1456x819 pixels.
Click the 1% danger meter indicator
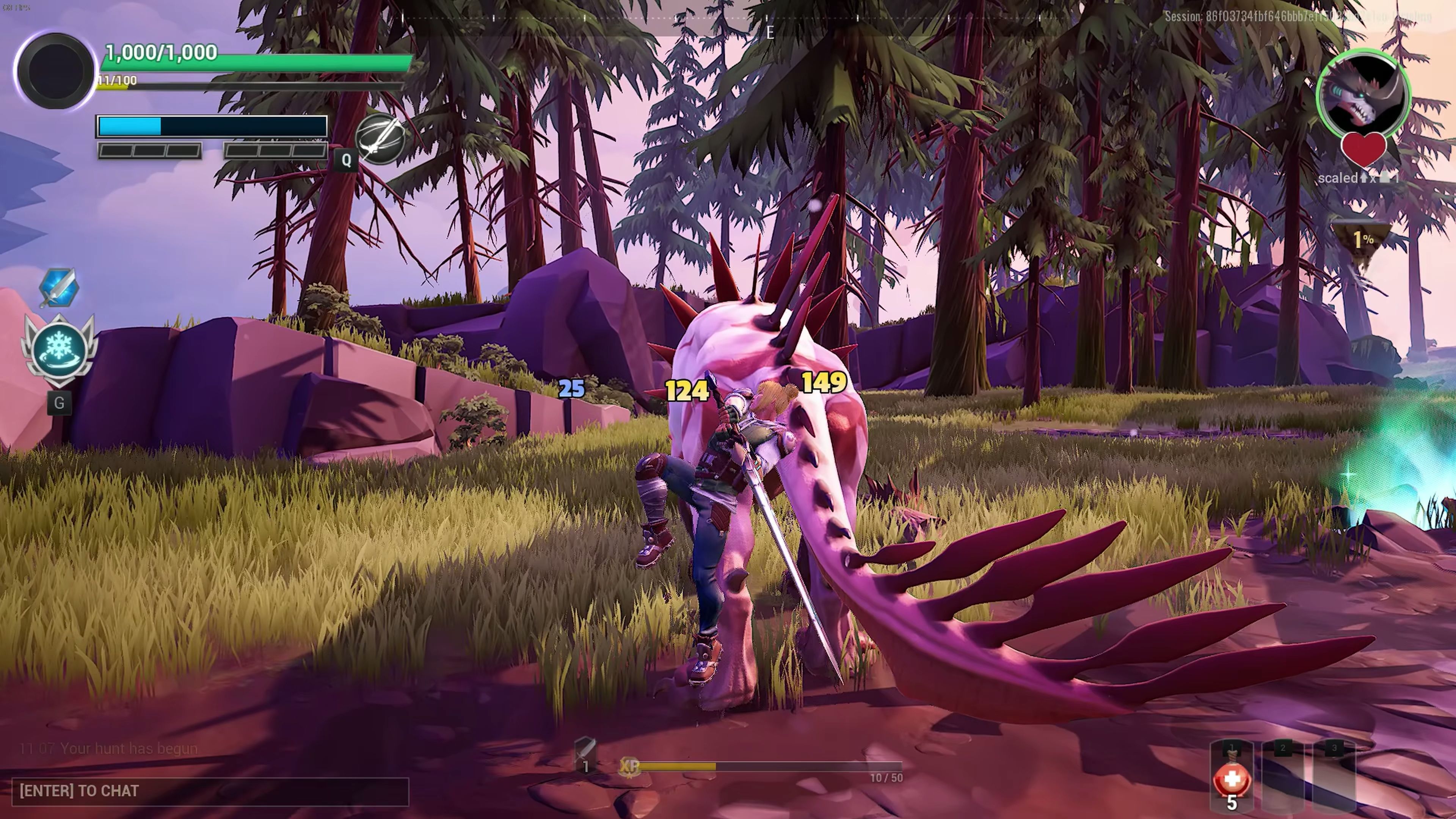point(1362,240)
